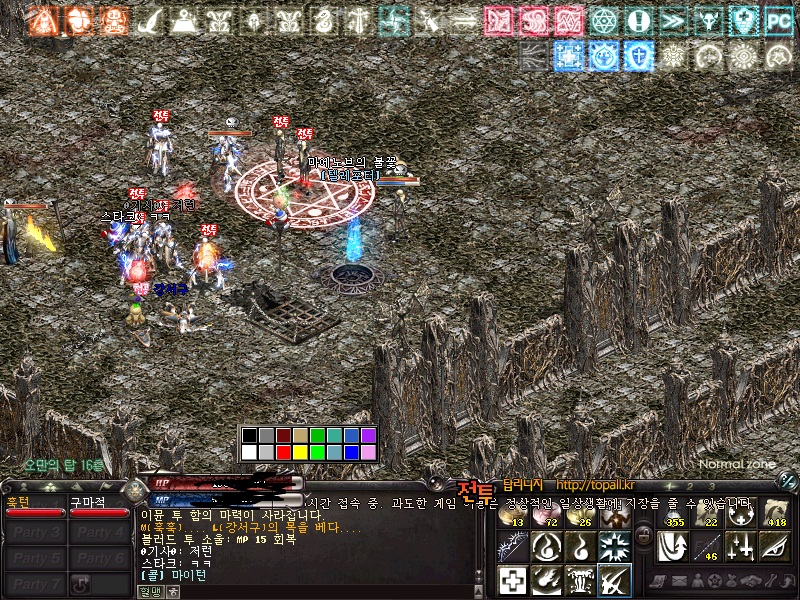Select the bright red color swatch
800x600 pixels.
(x=284, y=452)
